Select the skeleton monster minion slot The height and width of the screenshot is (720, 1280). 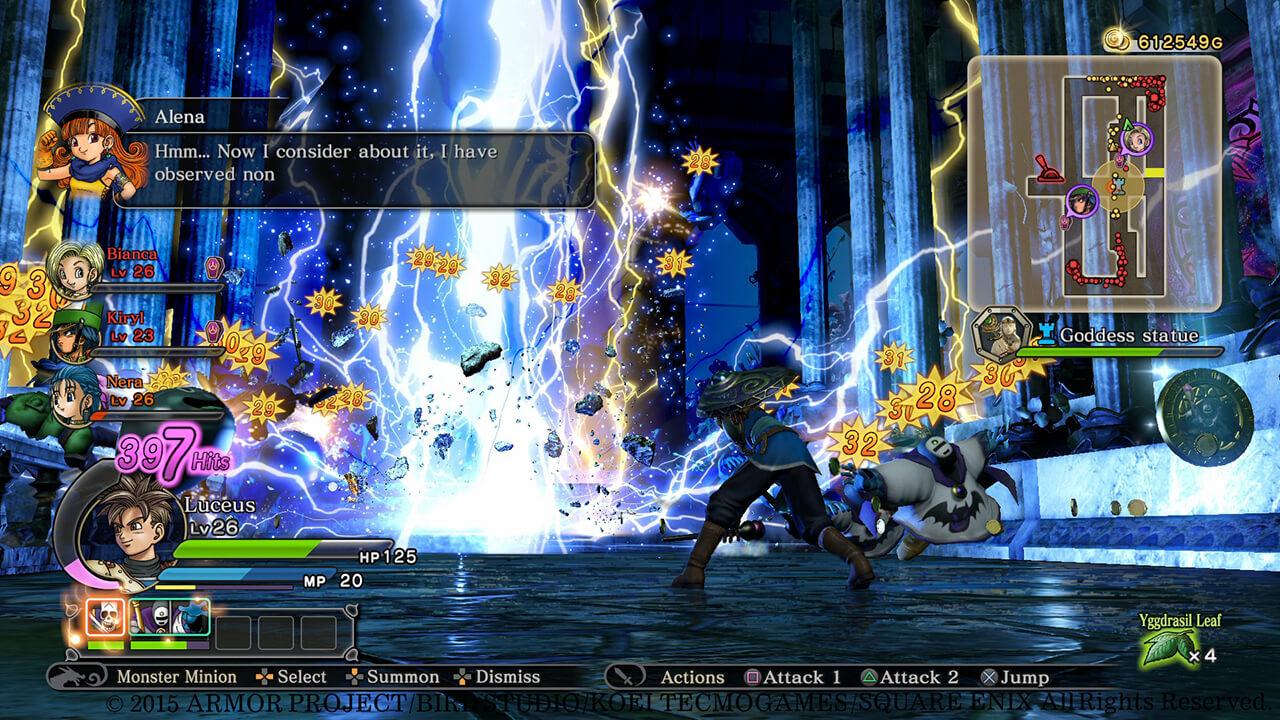pos(104,619)
